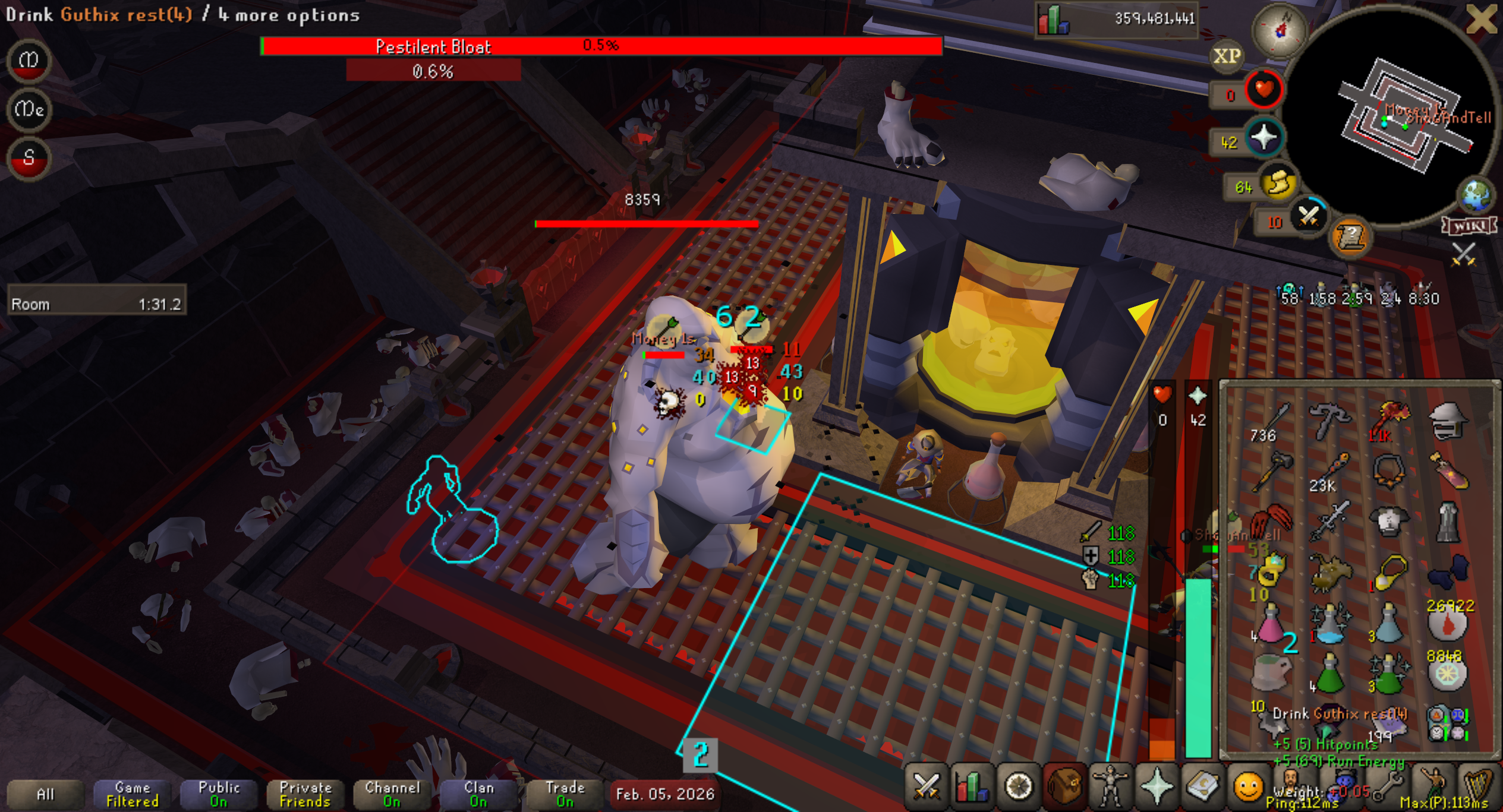1503x812 pixels.
Task: Activate quick prayers via the prayer orb
Action: (x=1263, y=138)
